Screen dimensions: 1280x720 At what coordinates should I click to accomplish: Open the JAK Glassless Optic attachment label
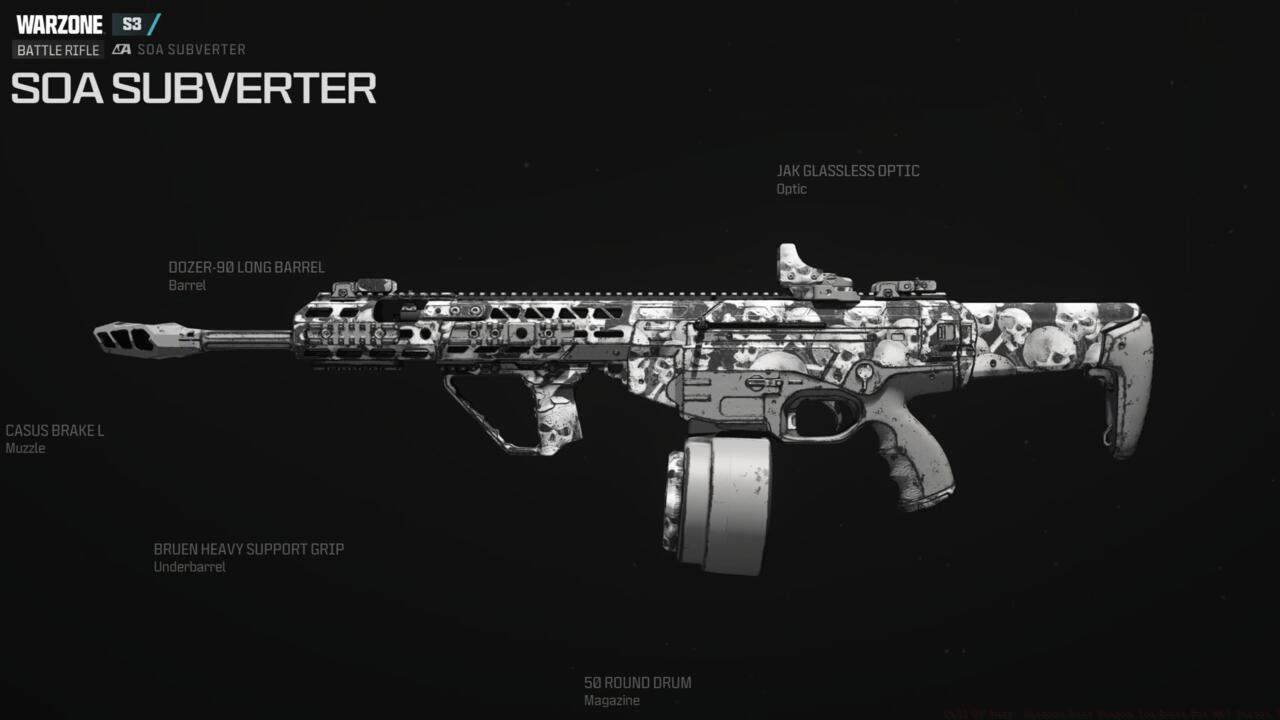pos(850,170)
